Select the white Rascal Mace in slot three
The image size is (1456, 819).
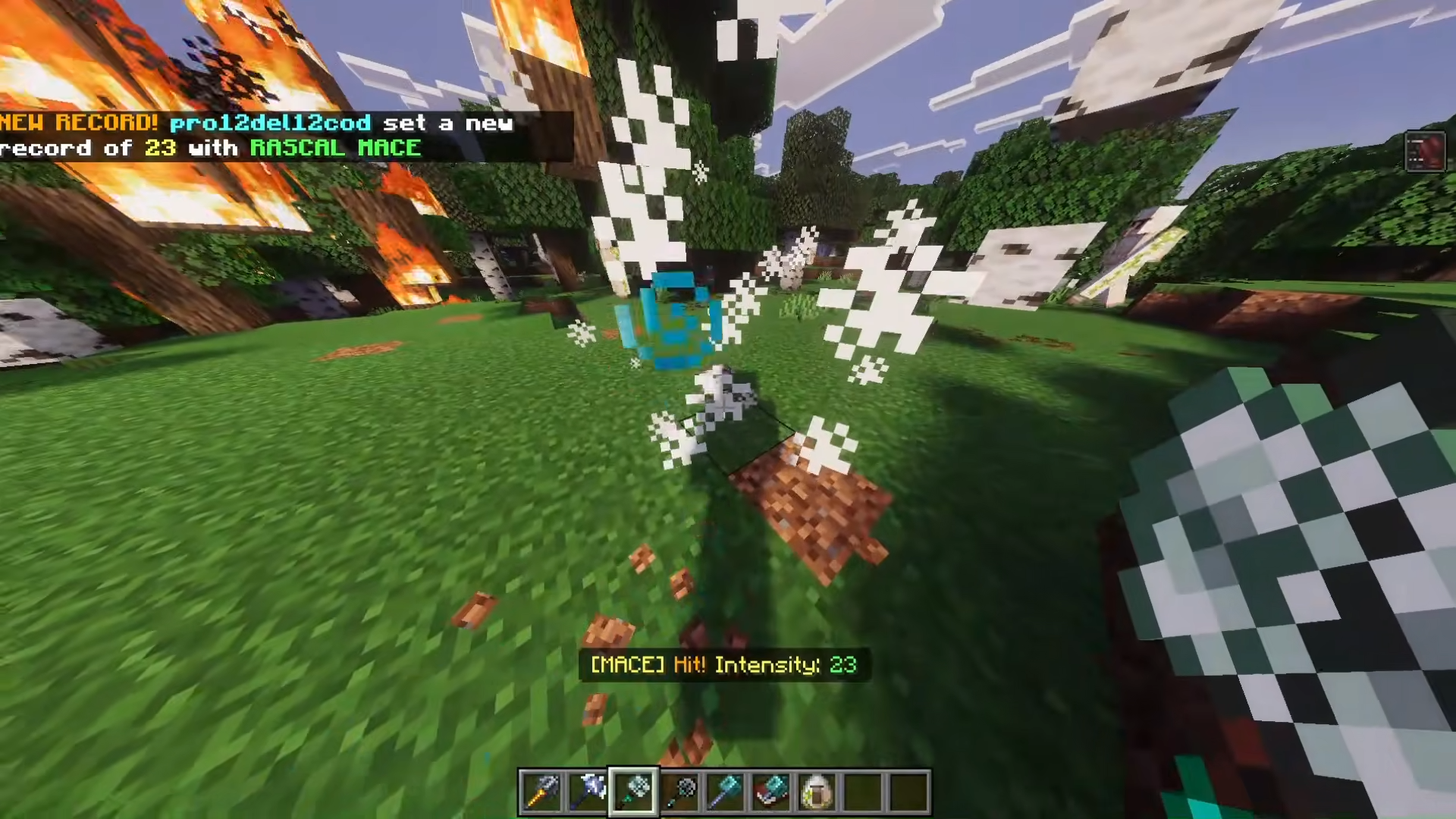pyautogui.click(x=634, y=790)
